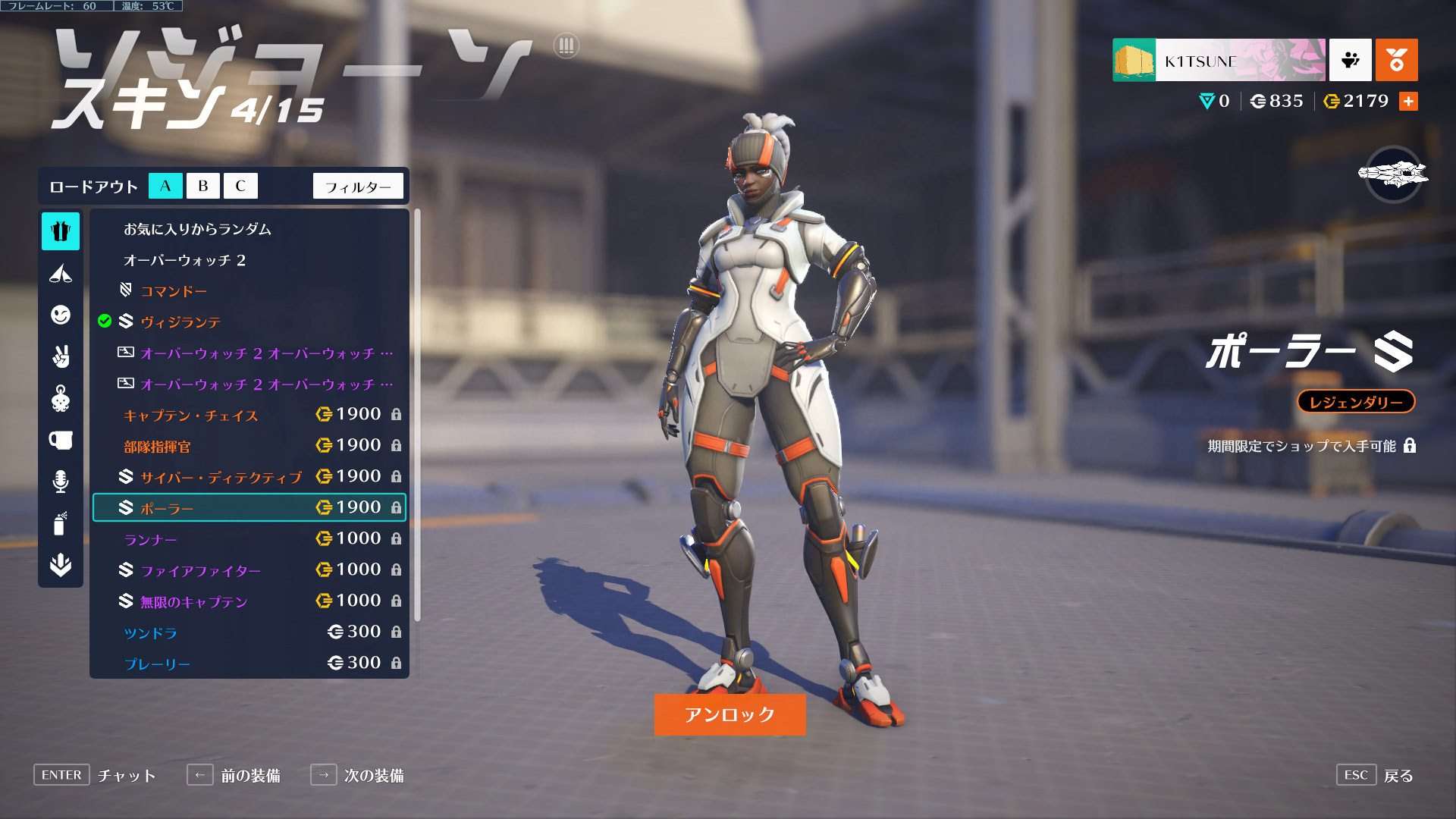Switch to loadout A
The width and height of the screenshot is (1456, 819).
[165, 186]
